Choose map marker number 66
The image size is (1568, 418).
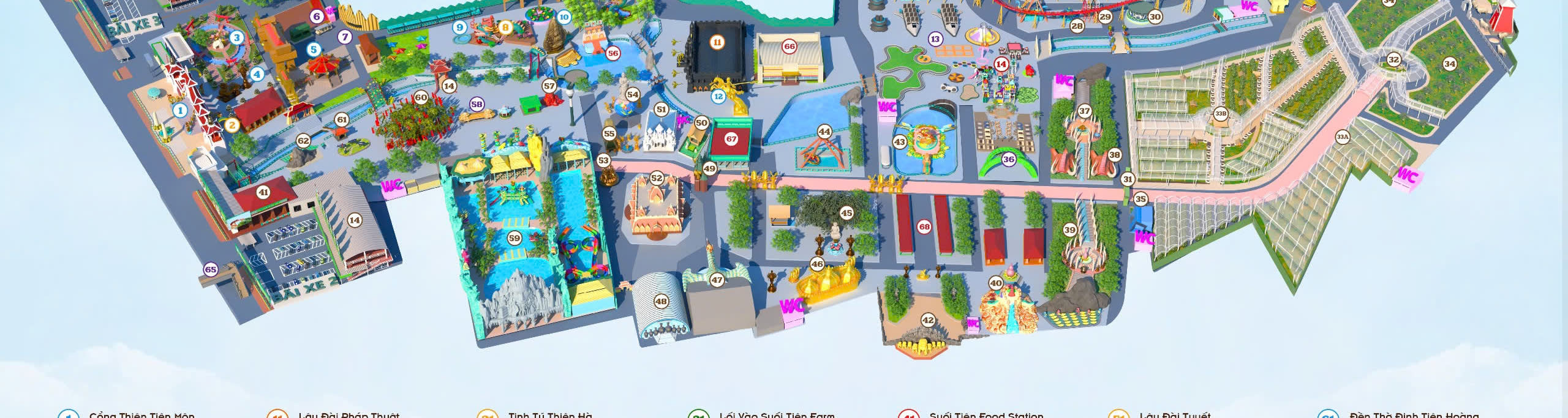tap(790, 46)
